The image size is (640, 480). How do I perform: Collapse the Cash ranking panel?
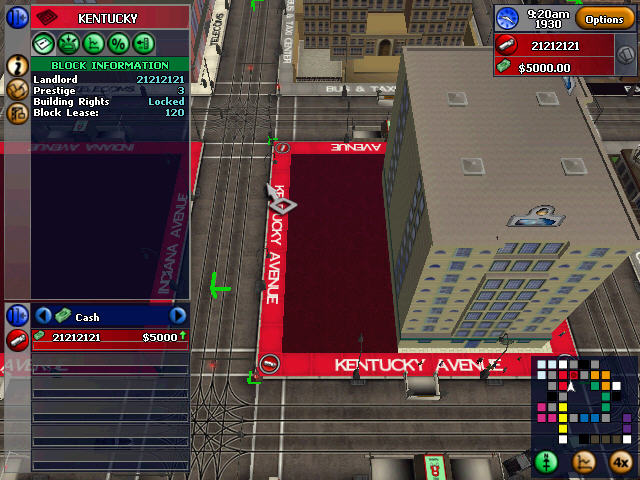tap(17, 315)
